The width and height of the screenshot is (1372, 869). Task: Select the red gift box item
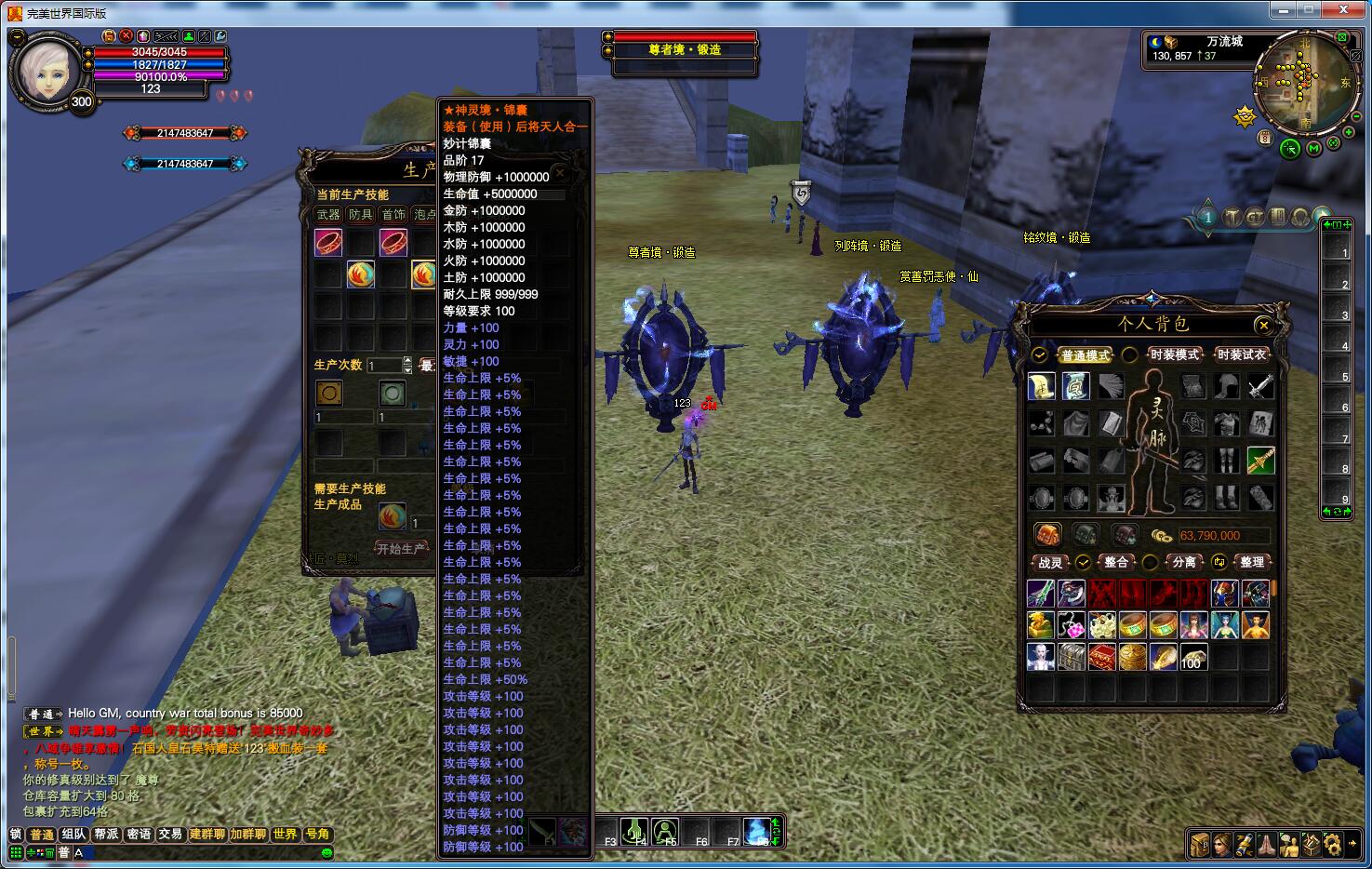(x=1102, y=657)
